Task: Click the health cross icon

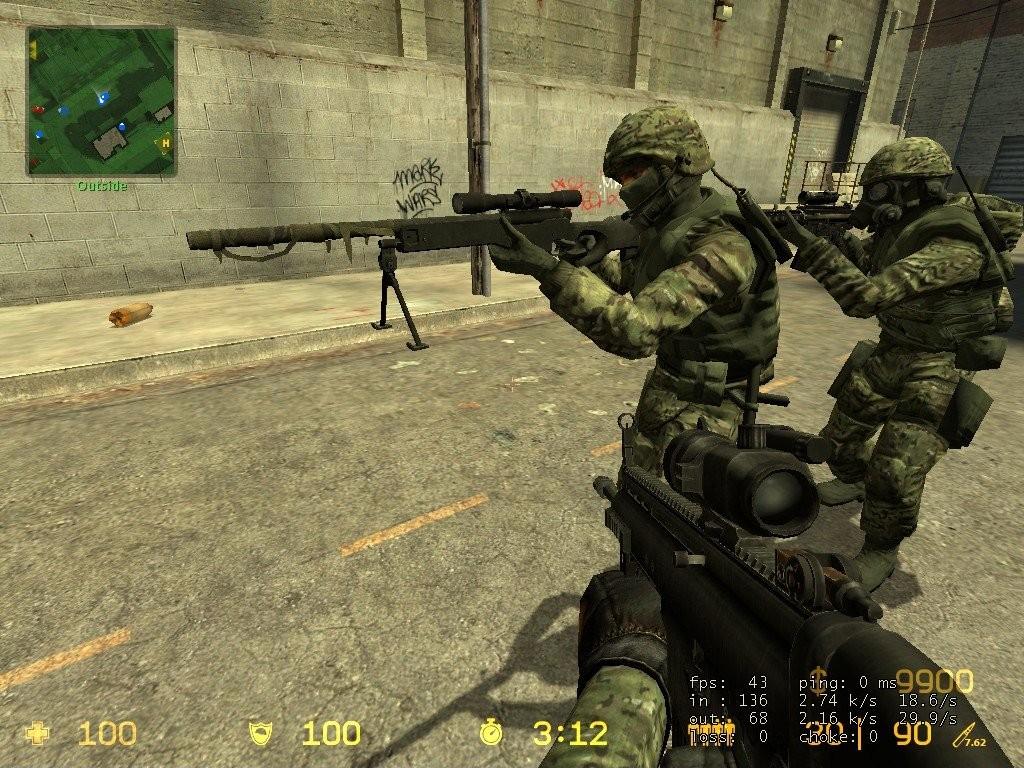Action: point(37,734)
